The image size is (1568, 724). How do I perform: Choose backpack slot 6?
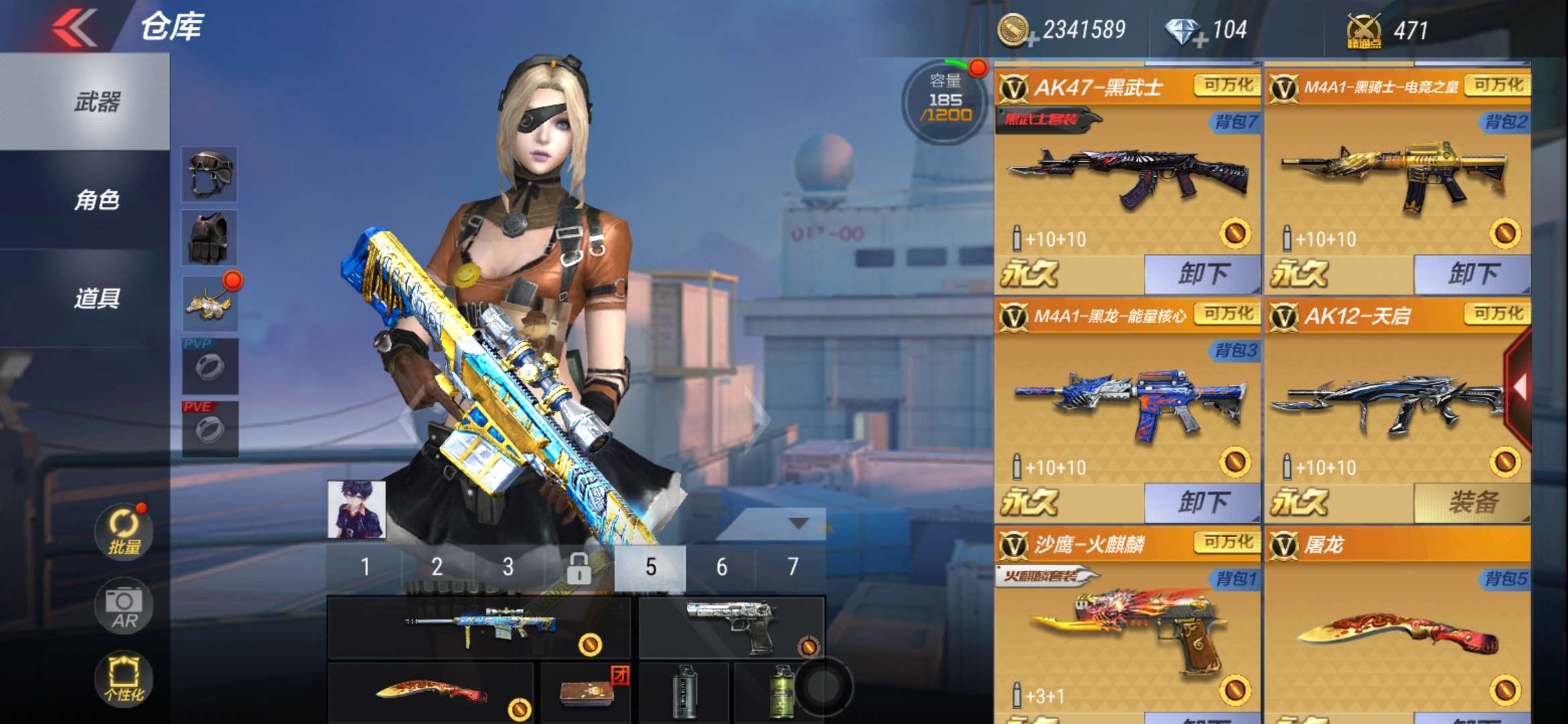coord(722,568)
